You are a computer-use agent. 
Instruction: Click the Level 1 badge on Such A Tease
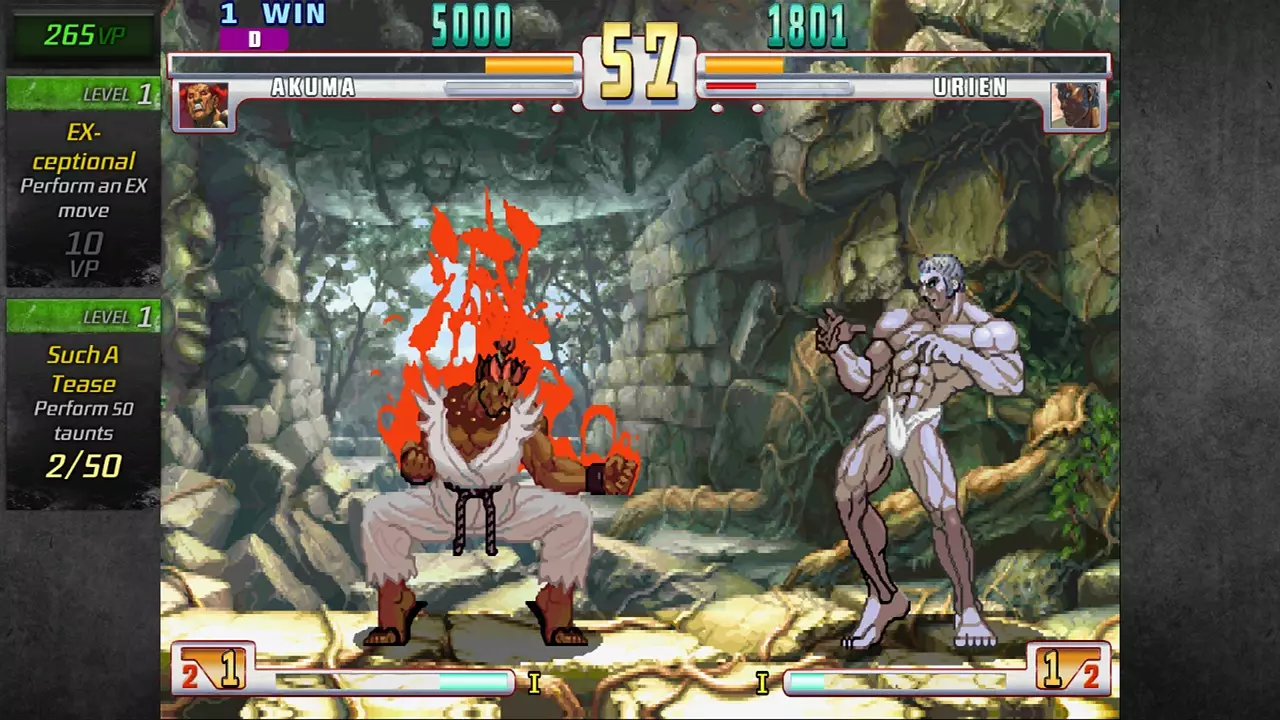[83, 317]
